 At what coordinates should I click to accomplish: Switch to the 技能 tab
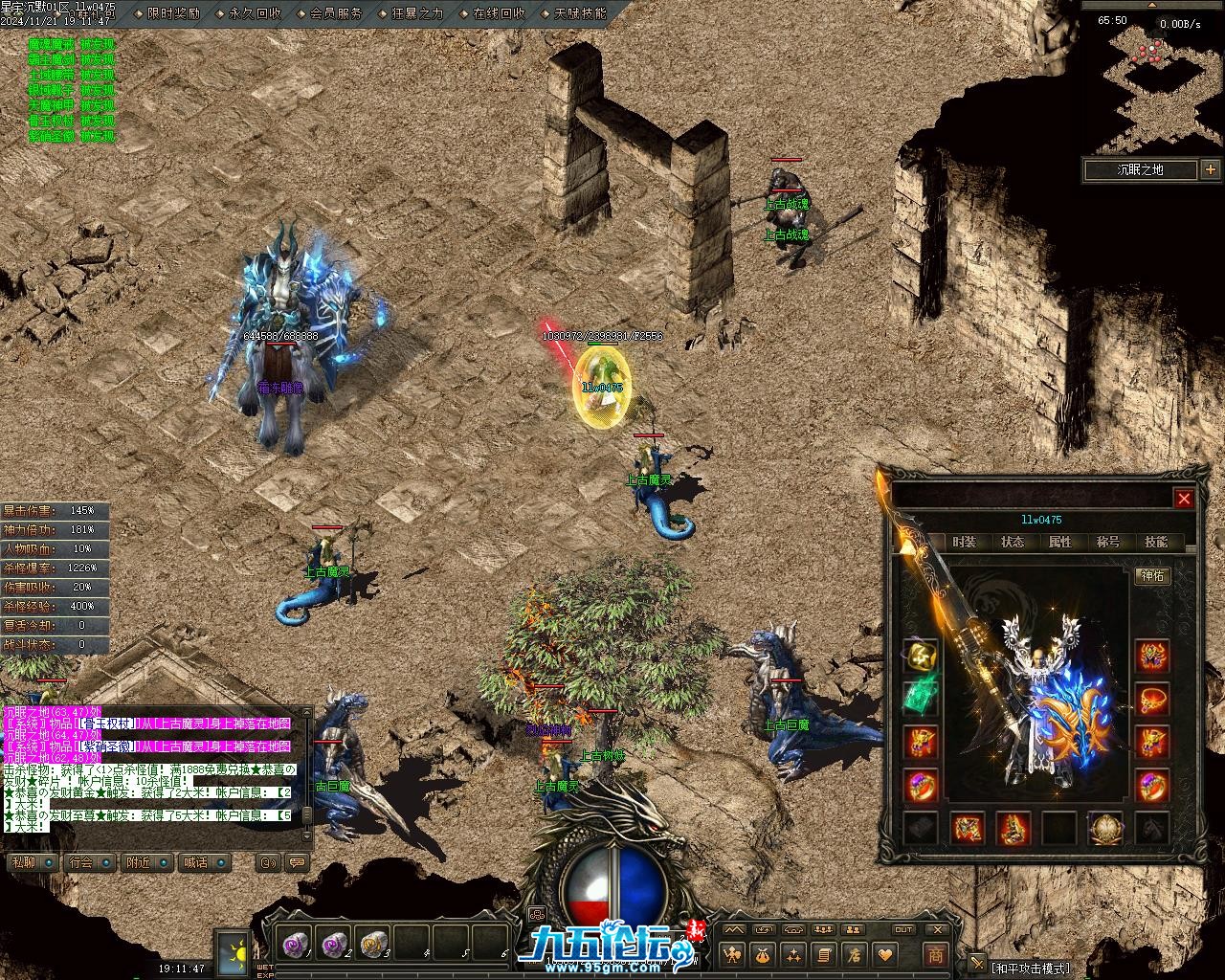[x=1156, y=542]
